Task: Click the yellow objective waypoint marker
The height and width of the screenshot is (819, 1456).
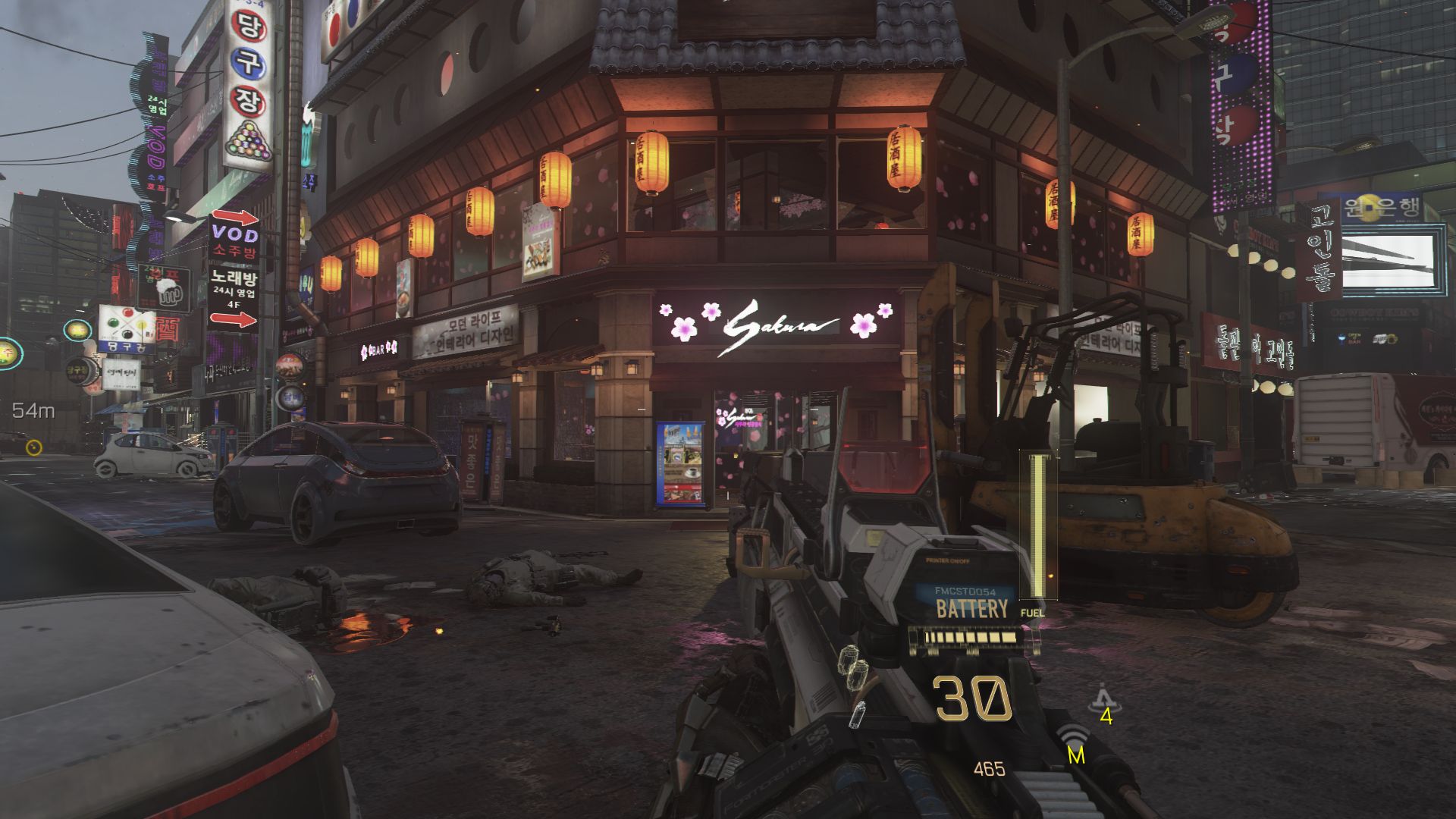Action: (33, 447)
